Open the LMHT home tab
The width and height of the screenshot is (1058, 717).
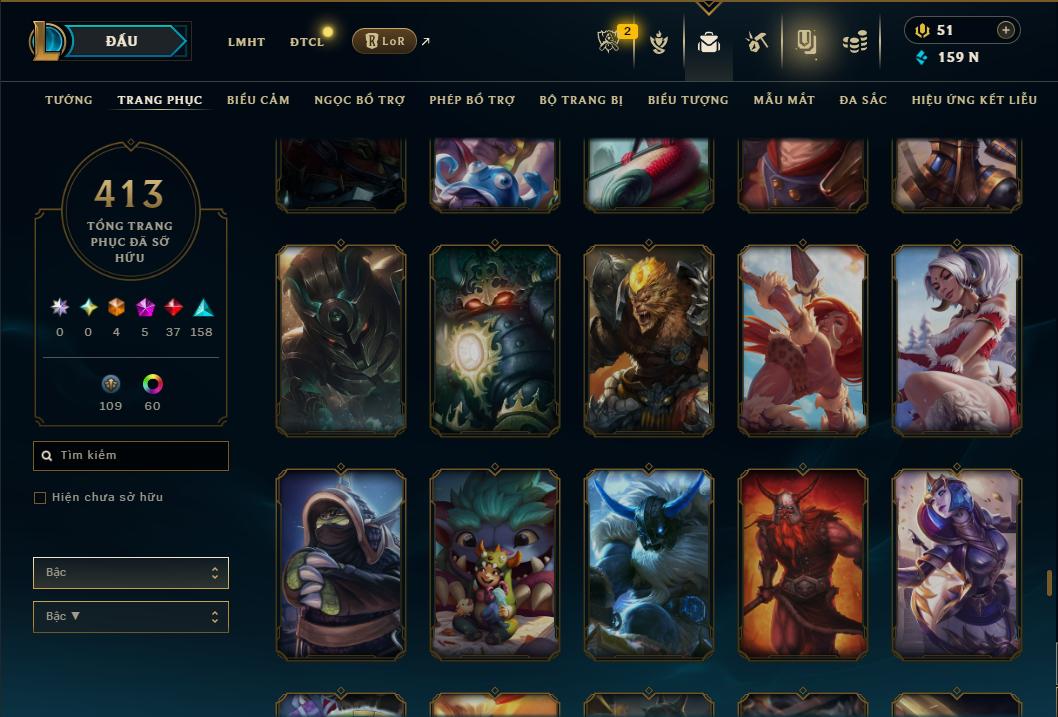pos(246,42)
